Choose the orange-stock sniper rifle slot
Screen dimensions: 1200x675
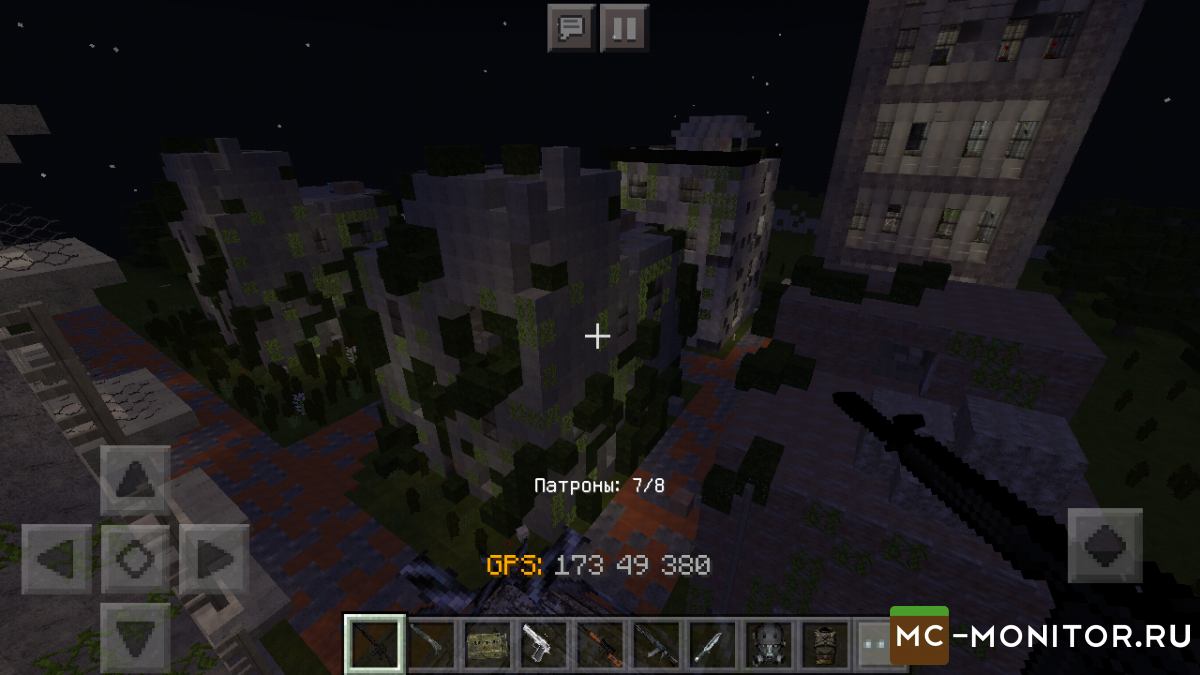click(599, 645)
